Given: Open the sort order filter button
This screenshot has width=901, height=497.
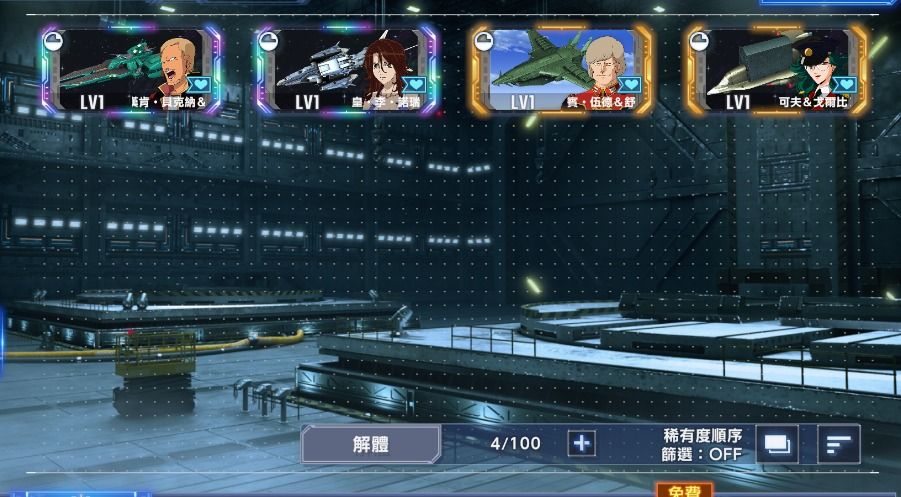Looking at the screenshot, I should (x=838, y=444).
